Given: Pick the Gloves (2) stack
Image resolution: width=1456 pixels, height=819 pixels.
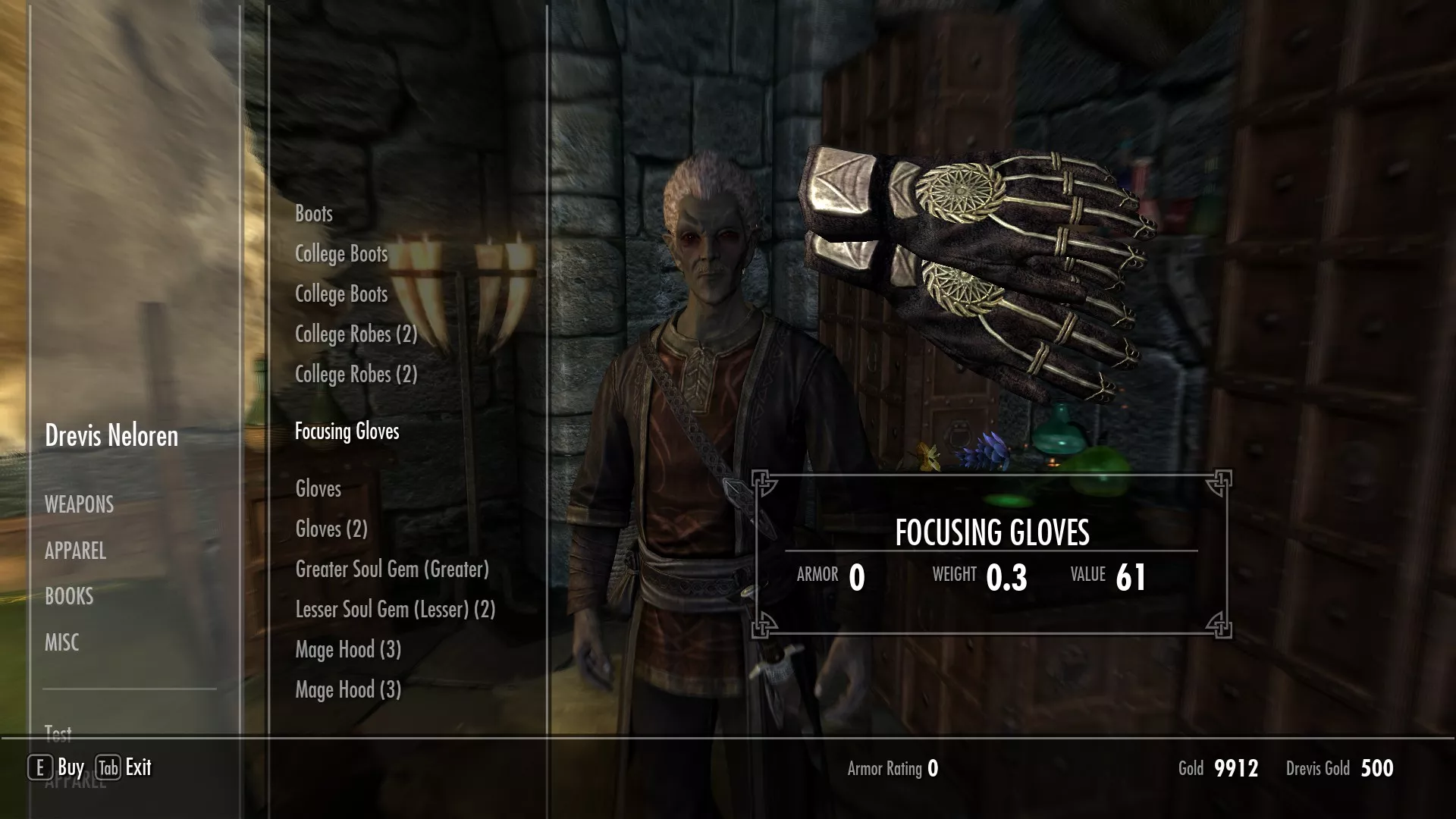Looking at the screenshot, I should pos(331,529).
